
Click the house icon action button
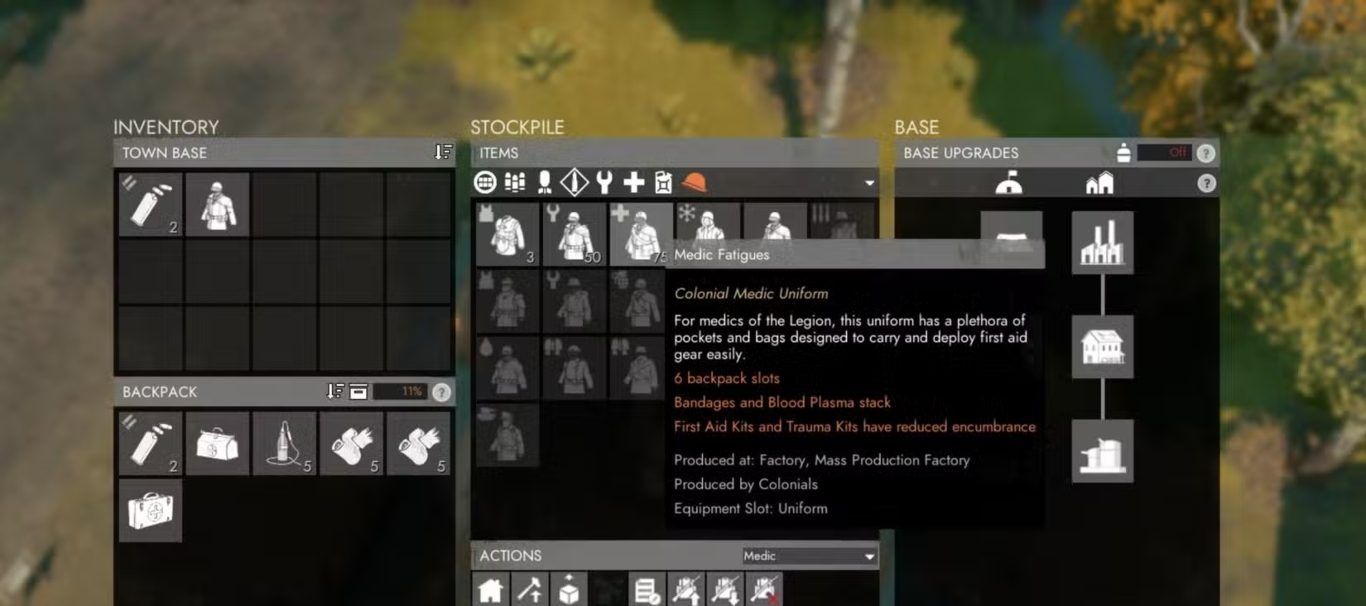(490, 590)
